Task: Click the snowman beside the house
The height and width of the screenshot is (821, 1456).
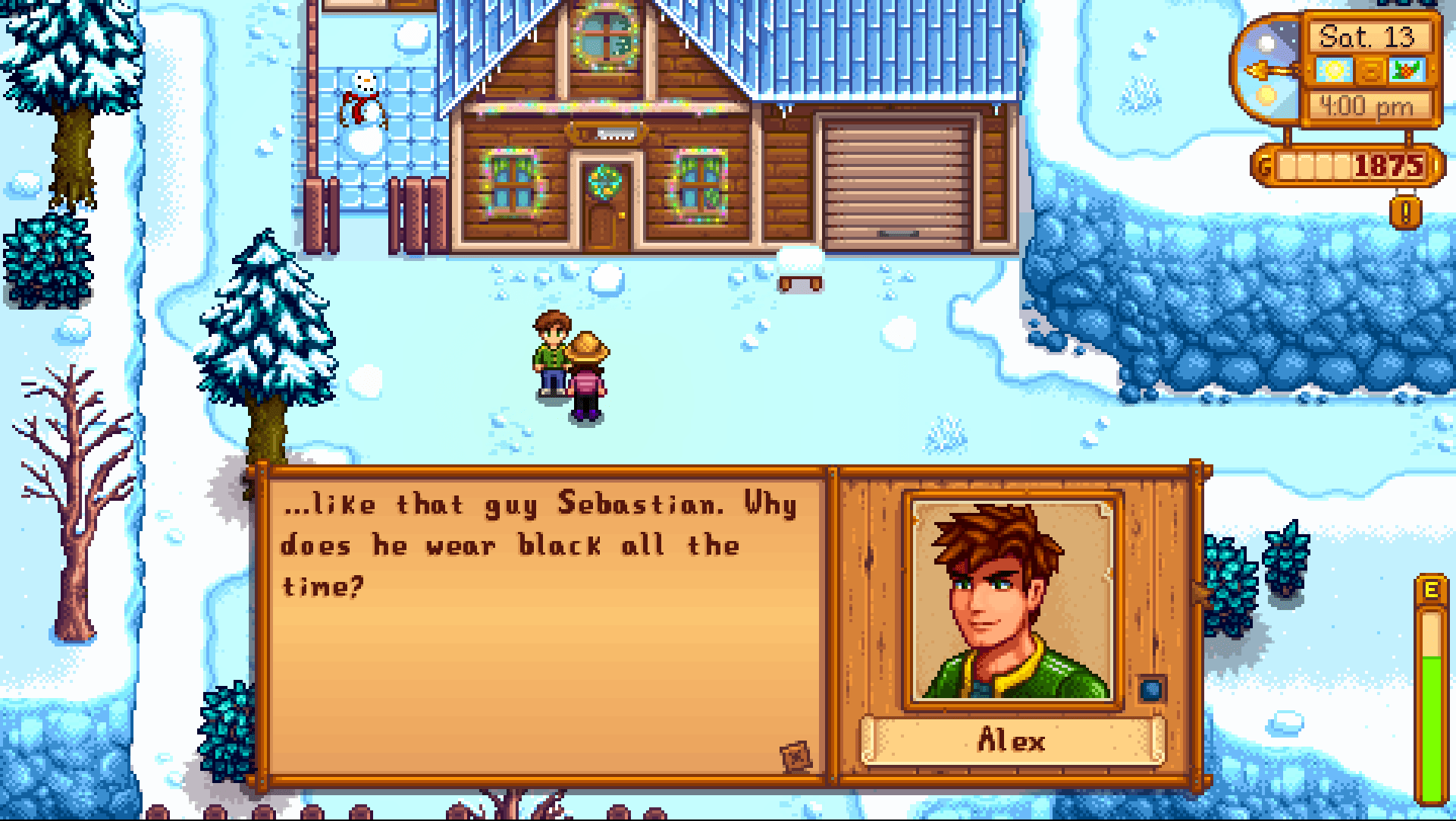Action: [362, 102]
